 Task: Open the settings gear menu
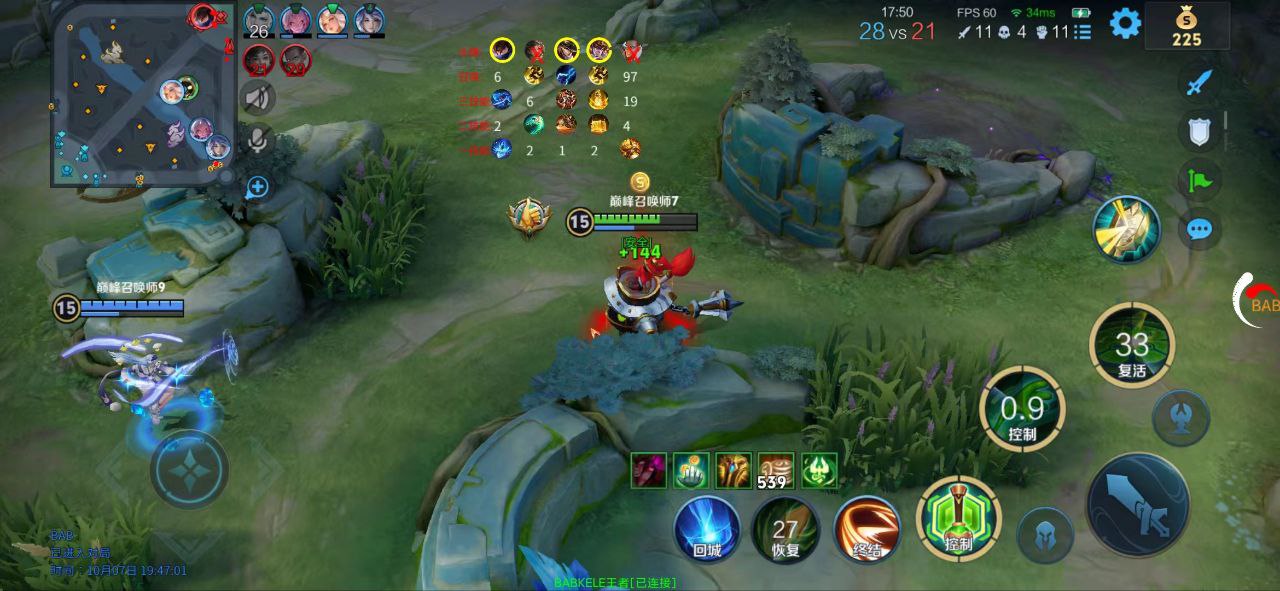click(1125, 23)
